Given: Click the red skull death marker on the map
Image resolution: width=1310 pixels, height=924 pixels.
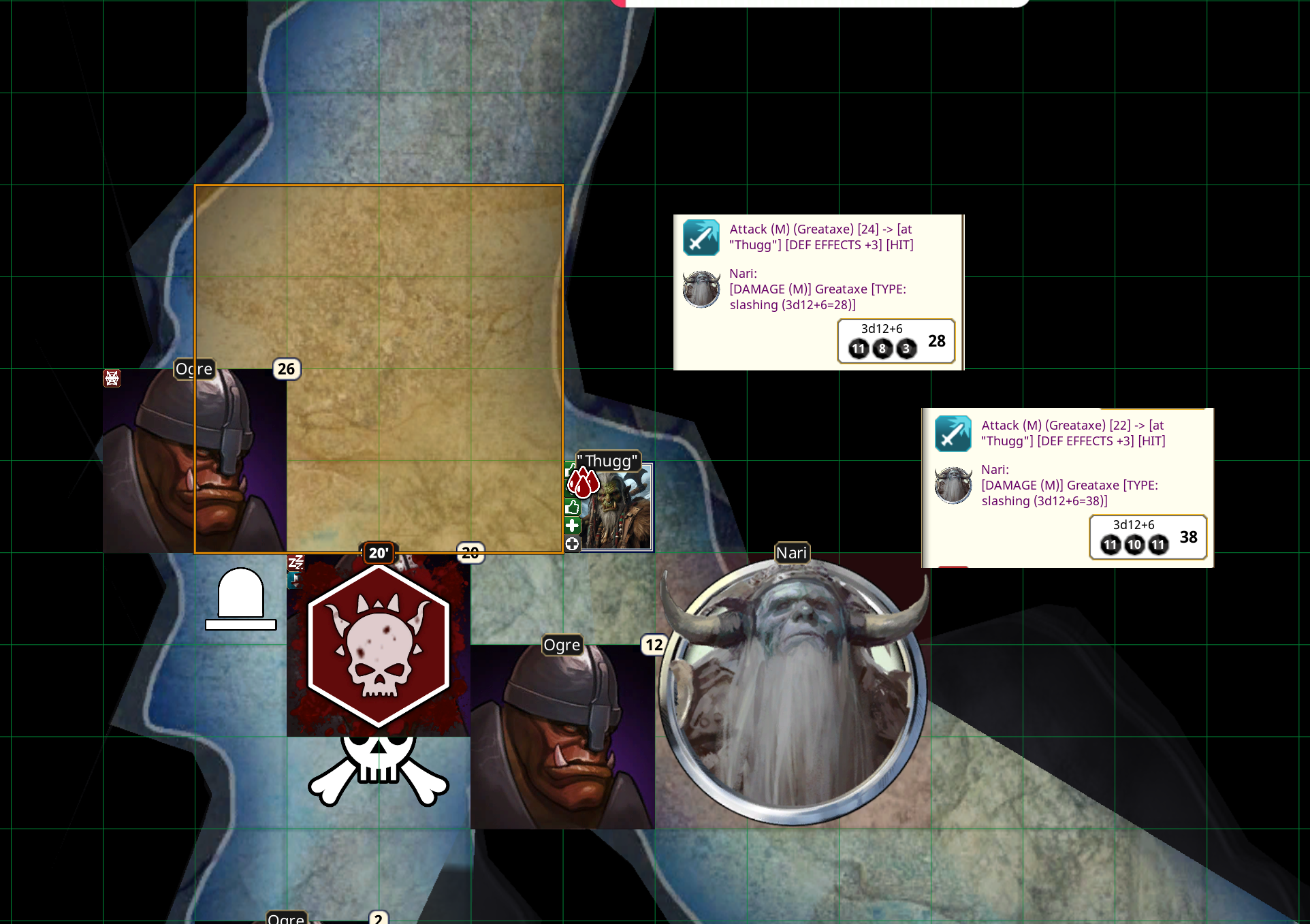Looking at the screenshot, I should (379, 646).
